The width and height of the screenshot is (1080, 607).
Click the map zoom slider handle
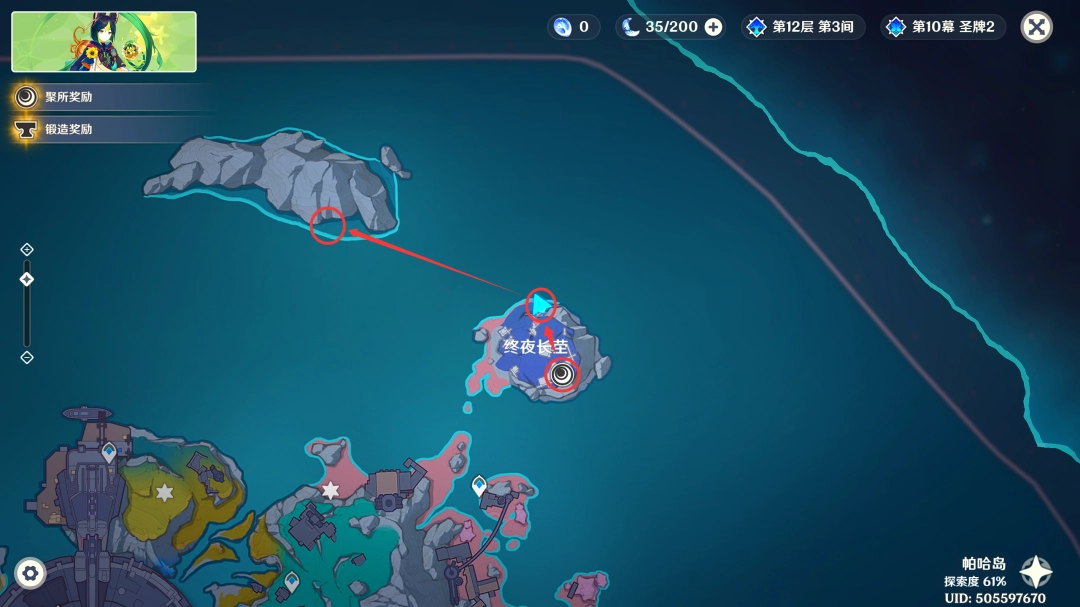point(27,279)
